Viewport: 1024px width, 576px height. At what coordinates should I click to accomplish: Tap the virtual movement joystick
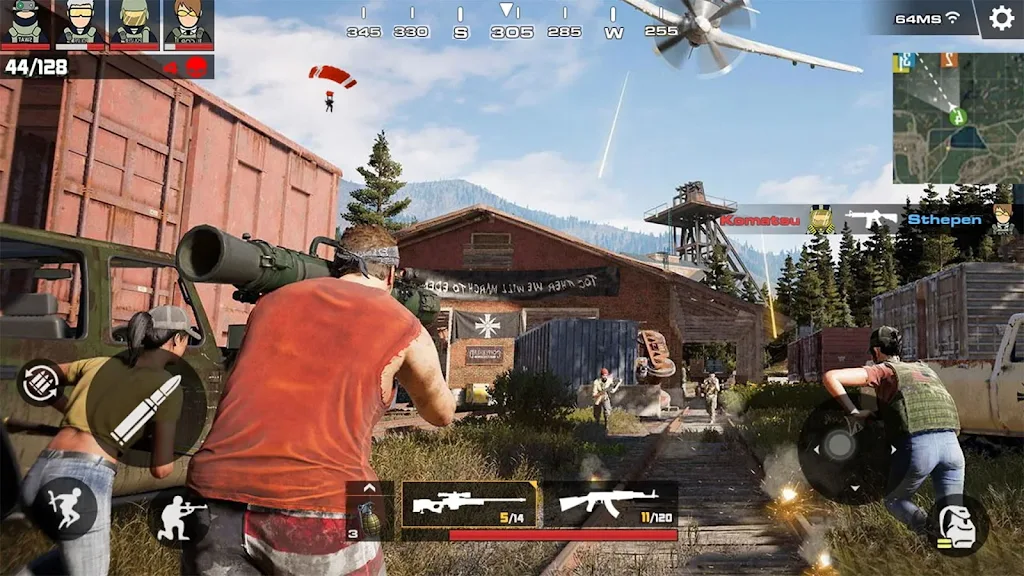(x=838, y=450)
